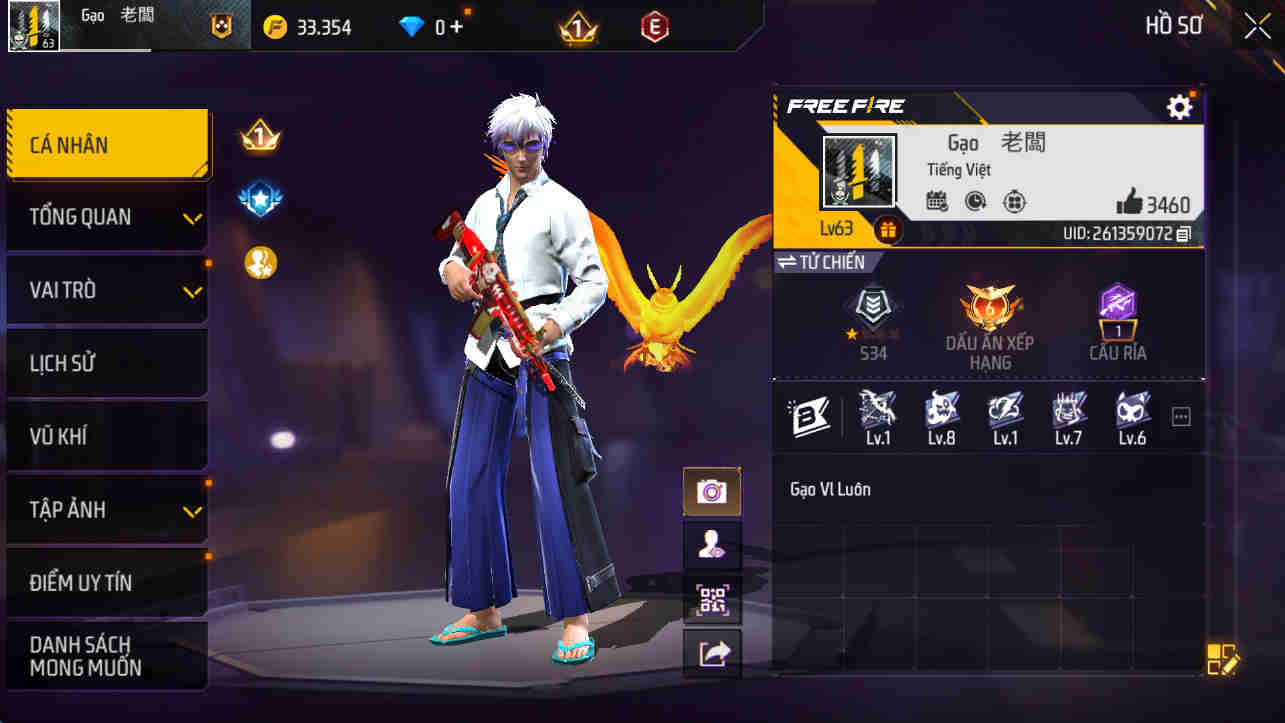
Task: Open the VŨ KHÍ tab
Action: click(x=107, y=436)
